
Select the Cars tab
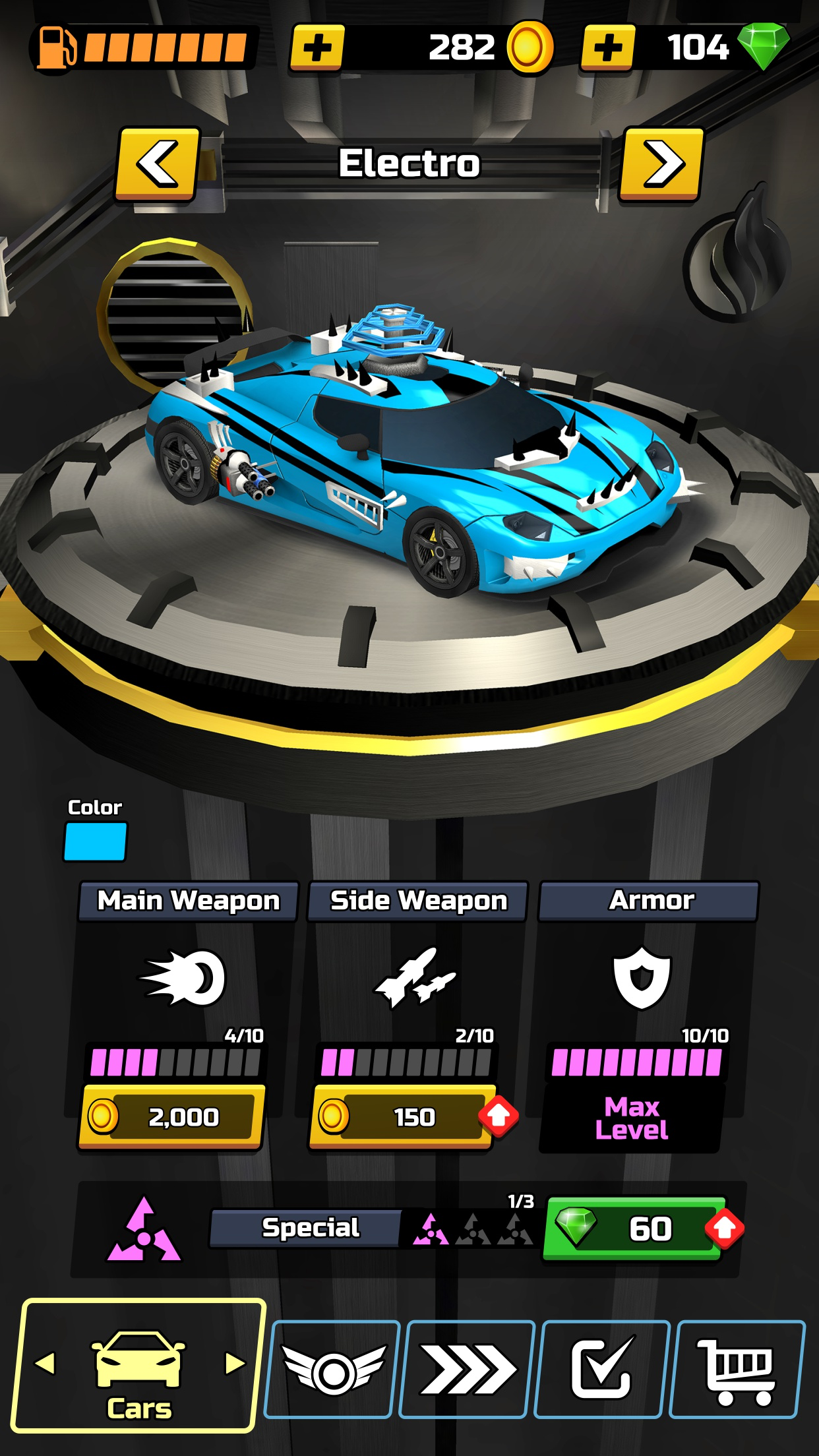(x=138, y=1366)
